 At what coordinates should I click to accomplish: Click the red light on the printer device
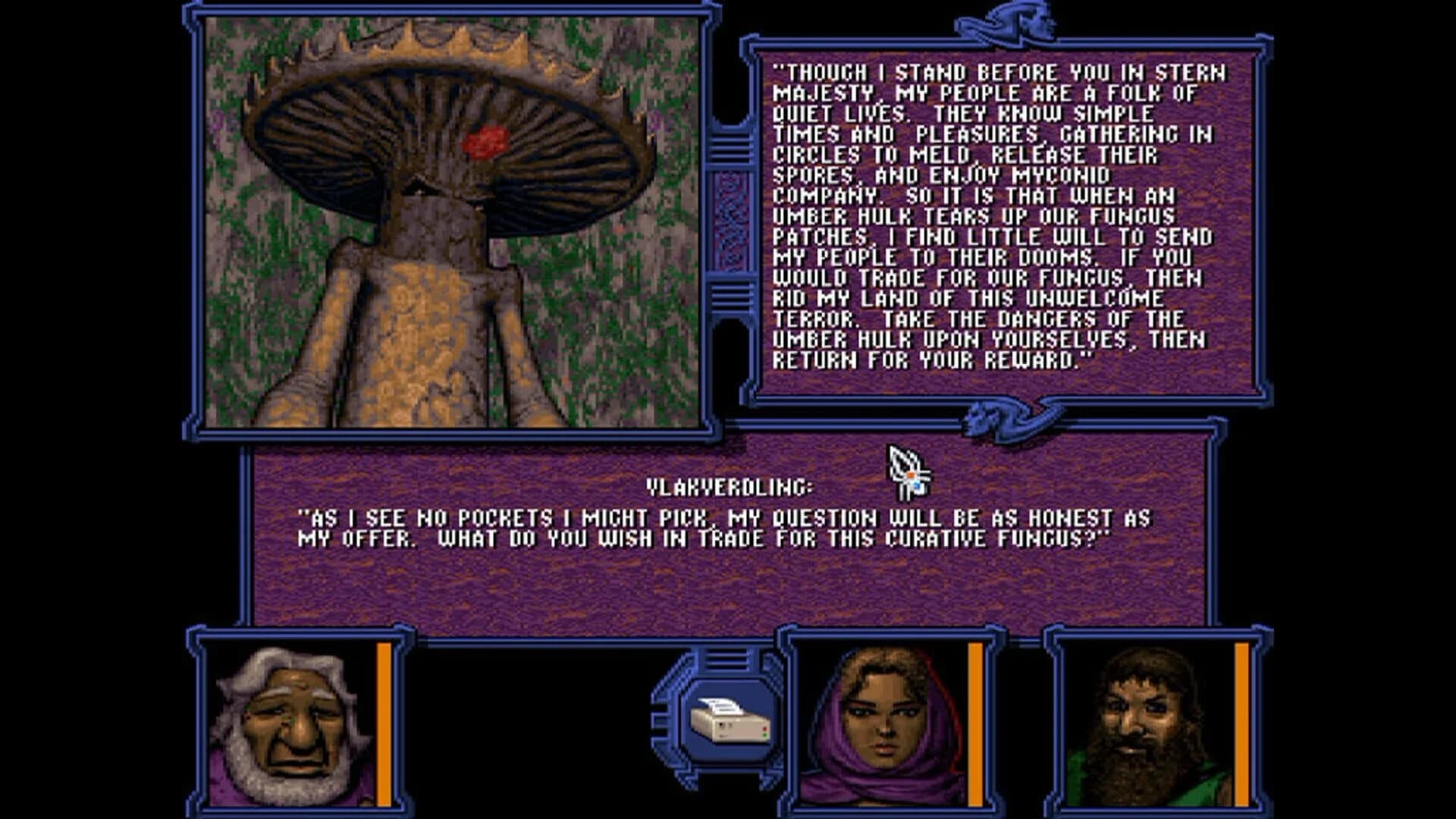click(x=764, y=729)
